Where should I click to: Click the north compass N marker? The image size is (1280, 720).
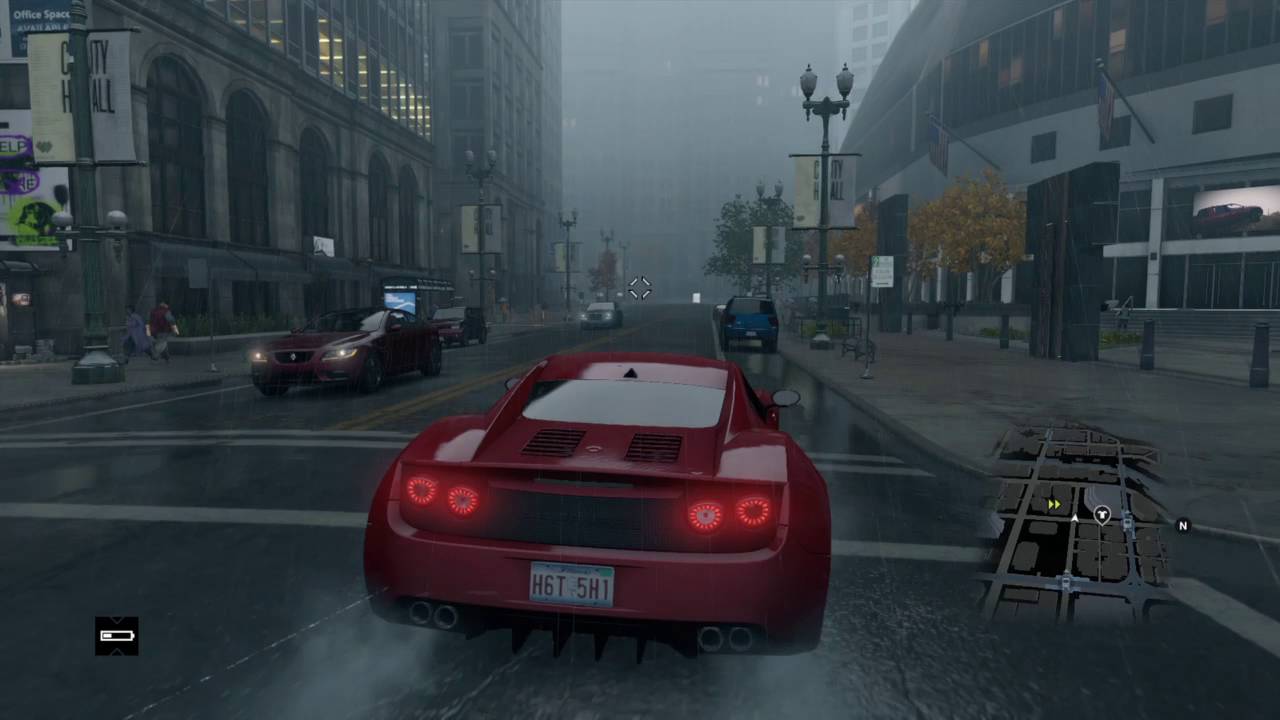point(1183,525)
